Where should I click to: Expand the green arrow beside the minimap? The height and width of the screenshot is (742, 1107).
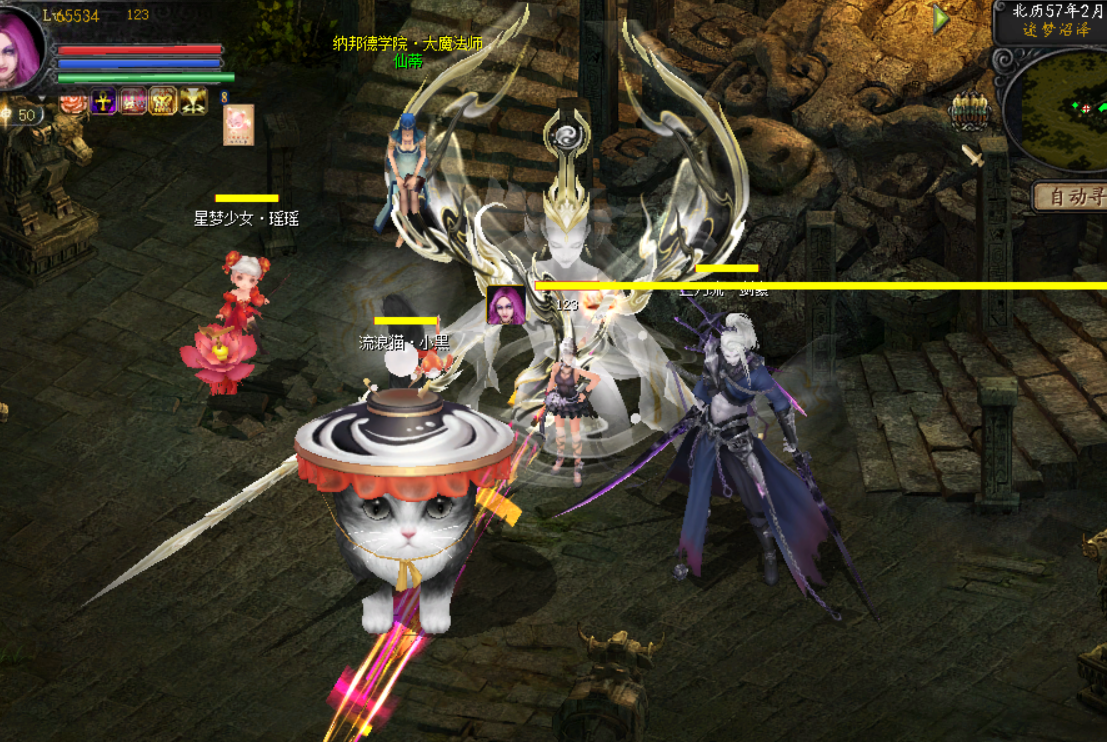tap(941, 18)
